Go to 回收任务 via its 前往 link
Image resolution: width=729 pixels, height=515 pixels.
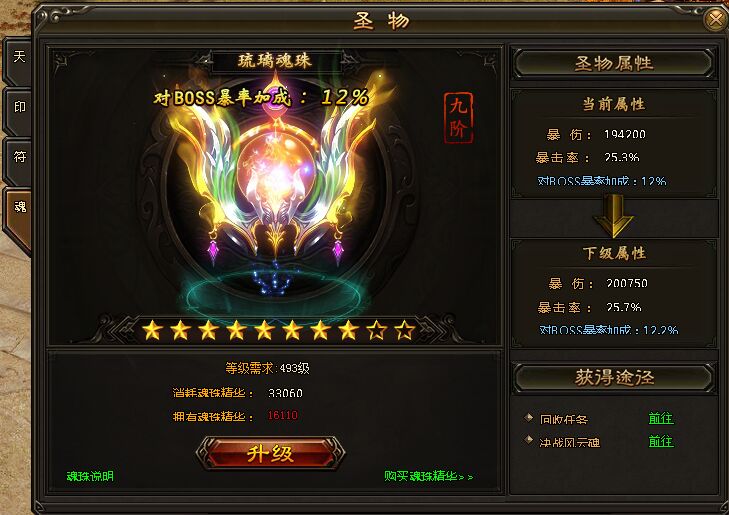click(x=660, y=418)
